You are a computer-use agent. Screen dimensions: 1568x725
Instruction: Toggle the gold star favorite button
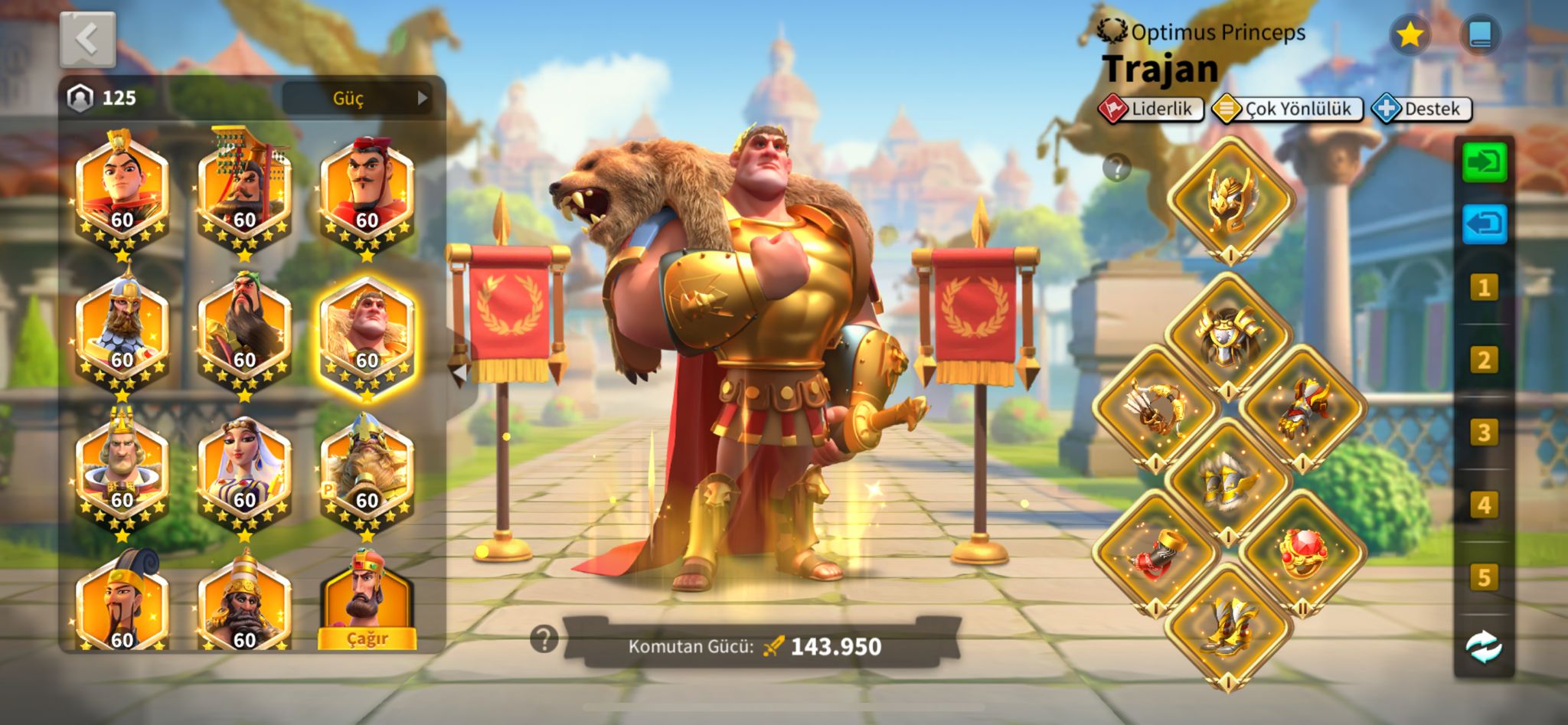point(1410,35)
